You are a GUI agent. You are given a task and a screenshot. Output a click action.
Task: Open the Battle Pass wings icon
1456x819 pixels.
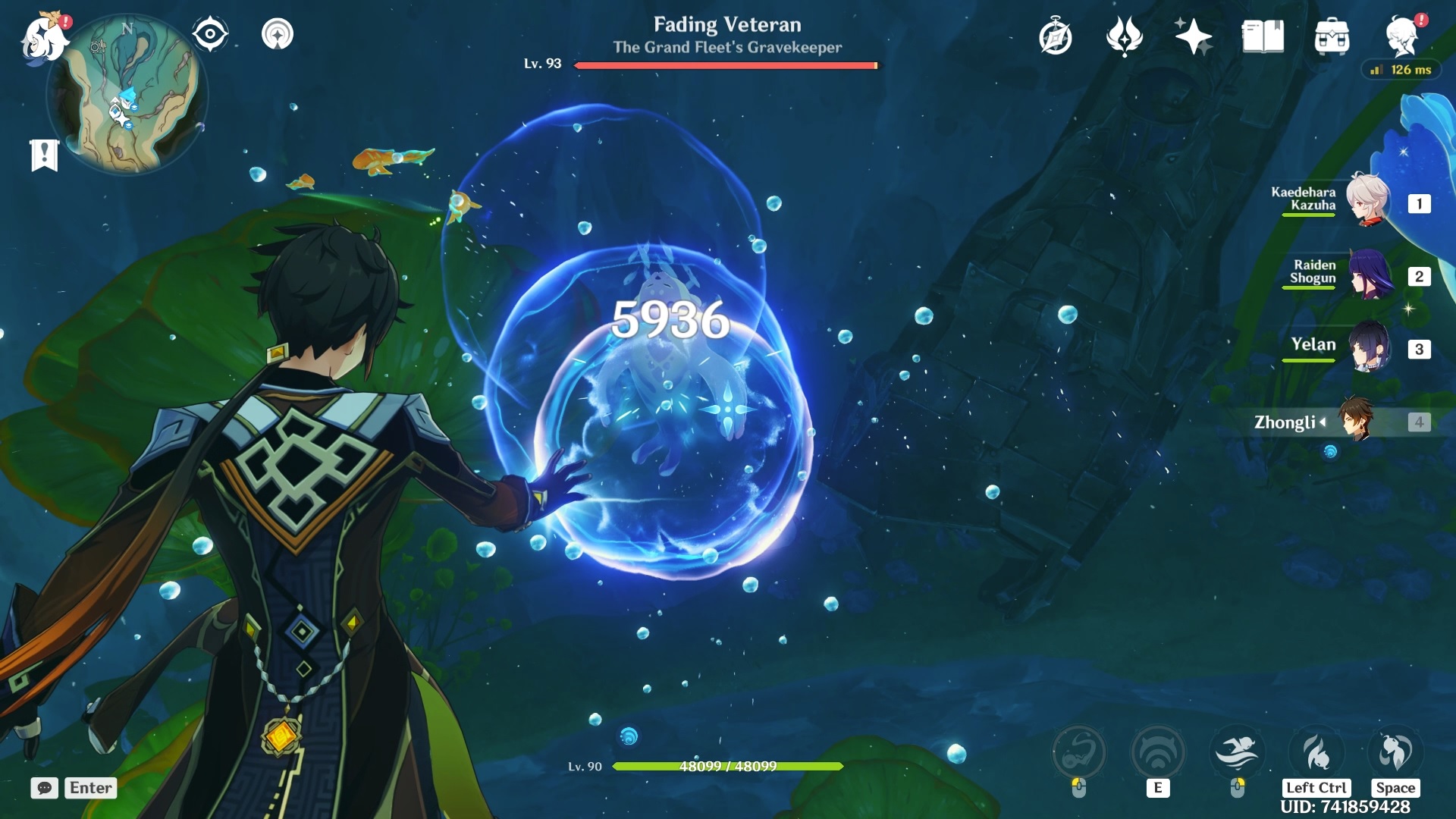(1125, 34)
